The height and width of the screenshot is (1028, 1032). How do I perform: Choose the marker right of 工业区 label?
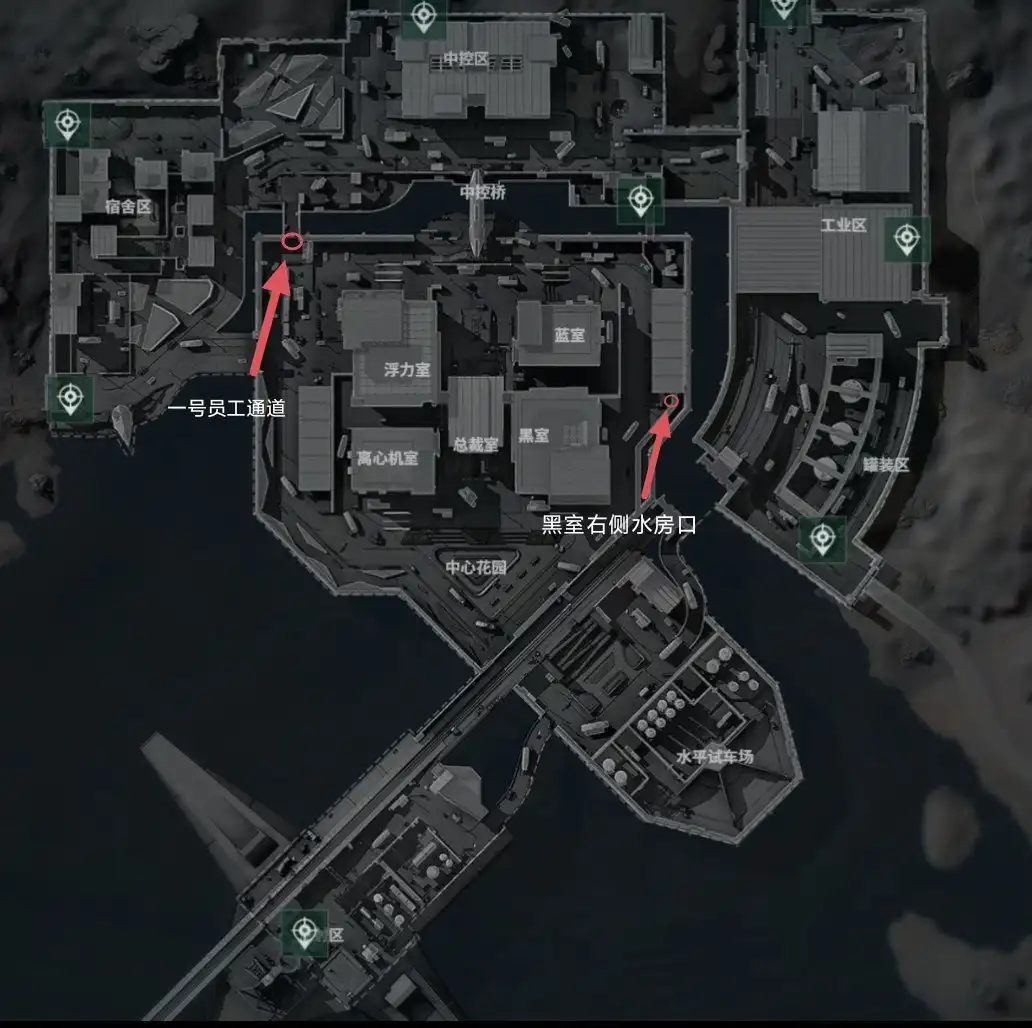click(906, 239)
